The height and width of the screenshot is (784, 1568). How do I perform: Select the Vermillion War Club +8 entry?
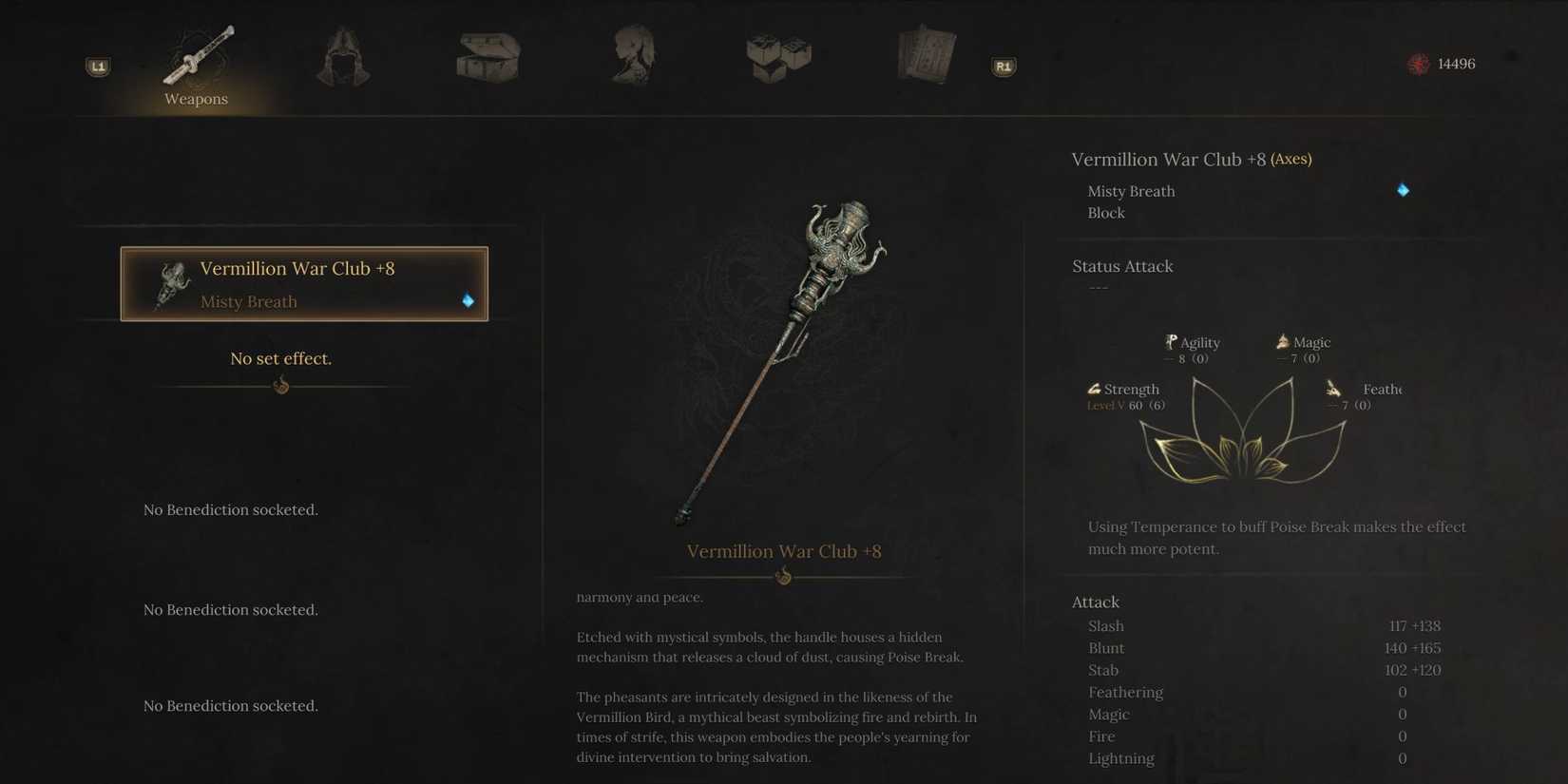pyautogui.click(x=303, y=283)
